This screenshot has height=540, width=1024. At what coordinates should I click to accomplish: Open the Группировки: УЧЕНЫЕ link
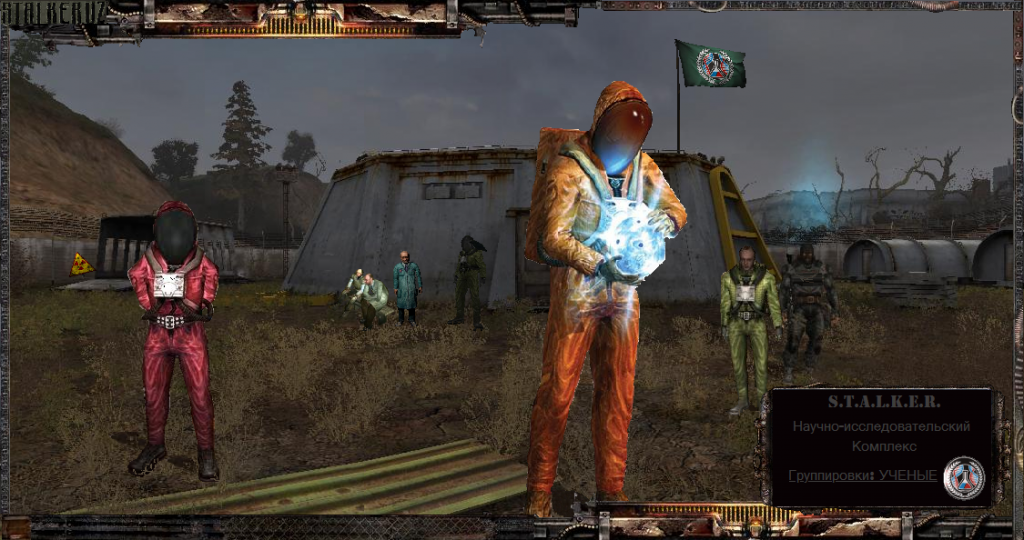point(861,475)
